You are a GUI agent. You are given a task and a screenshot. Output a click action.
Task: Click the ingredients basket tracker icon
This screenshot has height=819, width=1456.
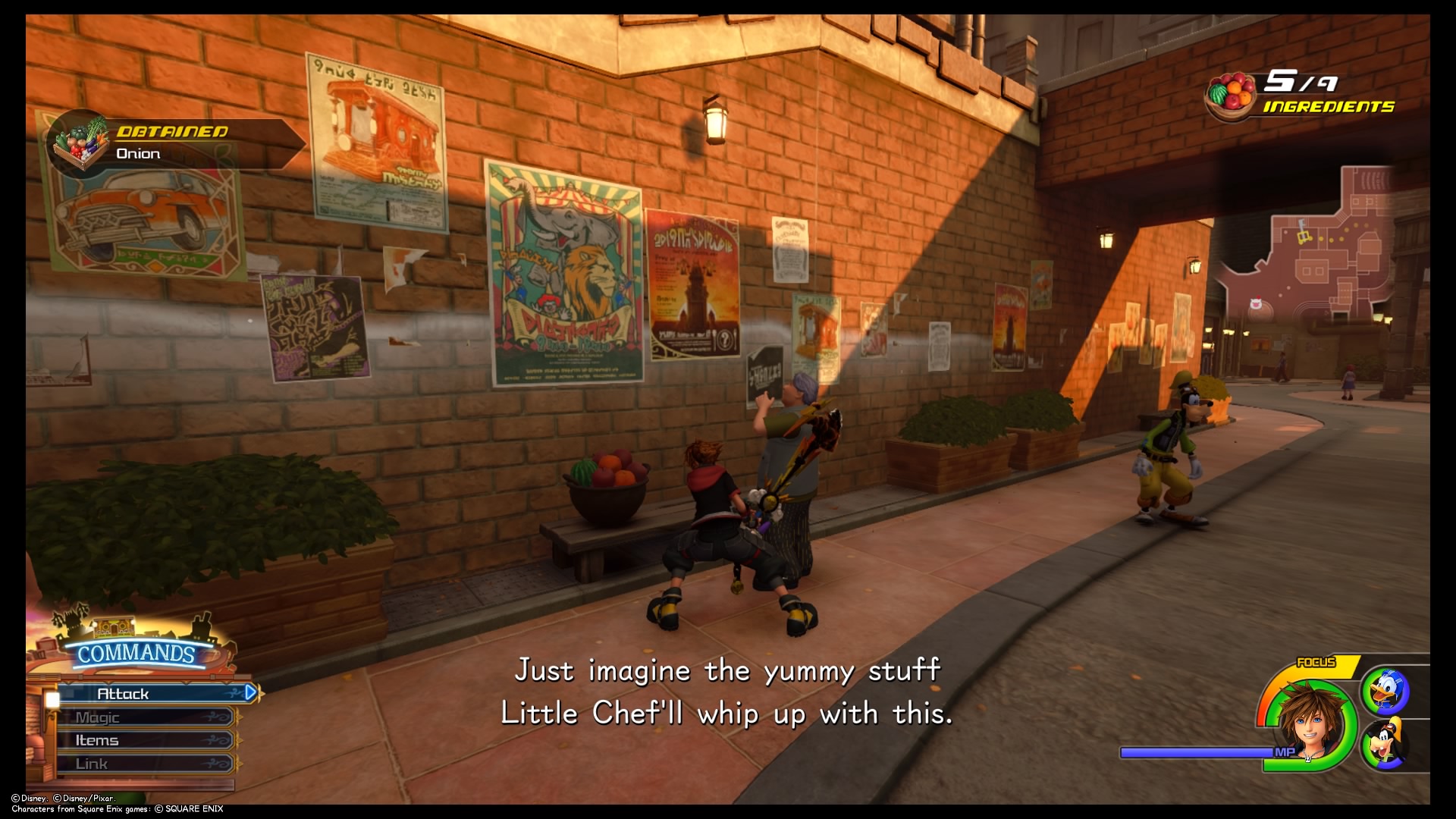click(1232, 95)
